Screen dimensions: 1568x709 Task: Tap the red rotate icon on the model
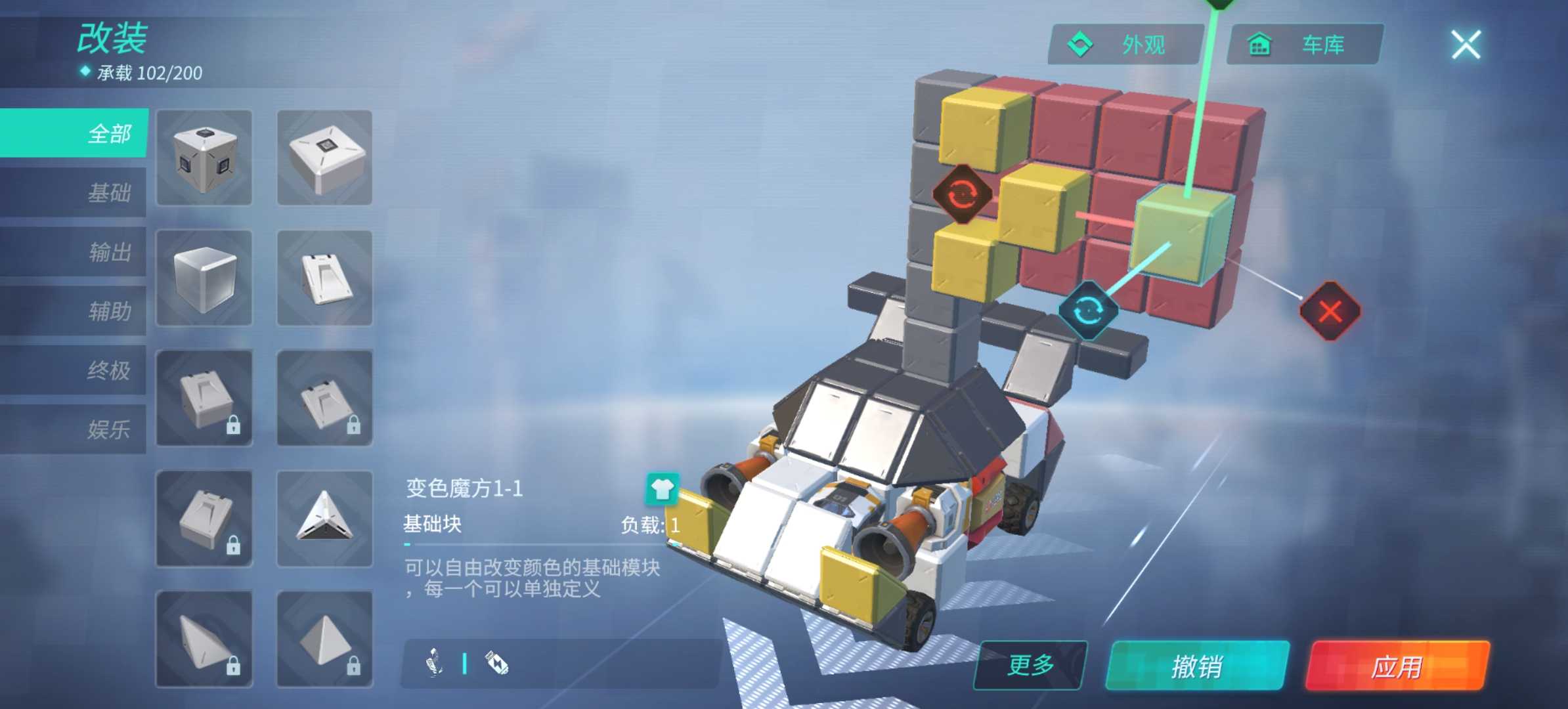point(962,194)
